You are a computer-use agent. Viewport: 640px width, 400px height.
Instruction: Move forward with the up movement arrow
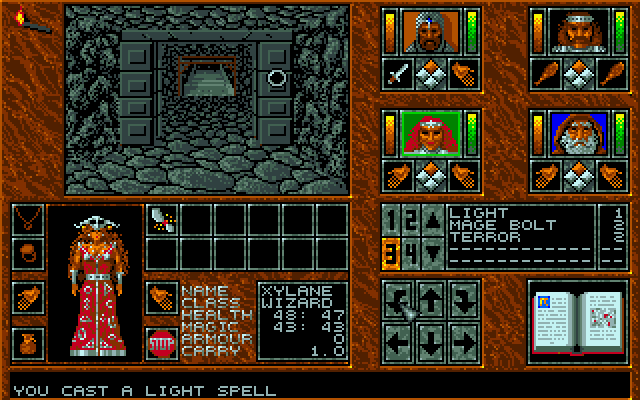(429, 297)
